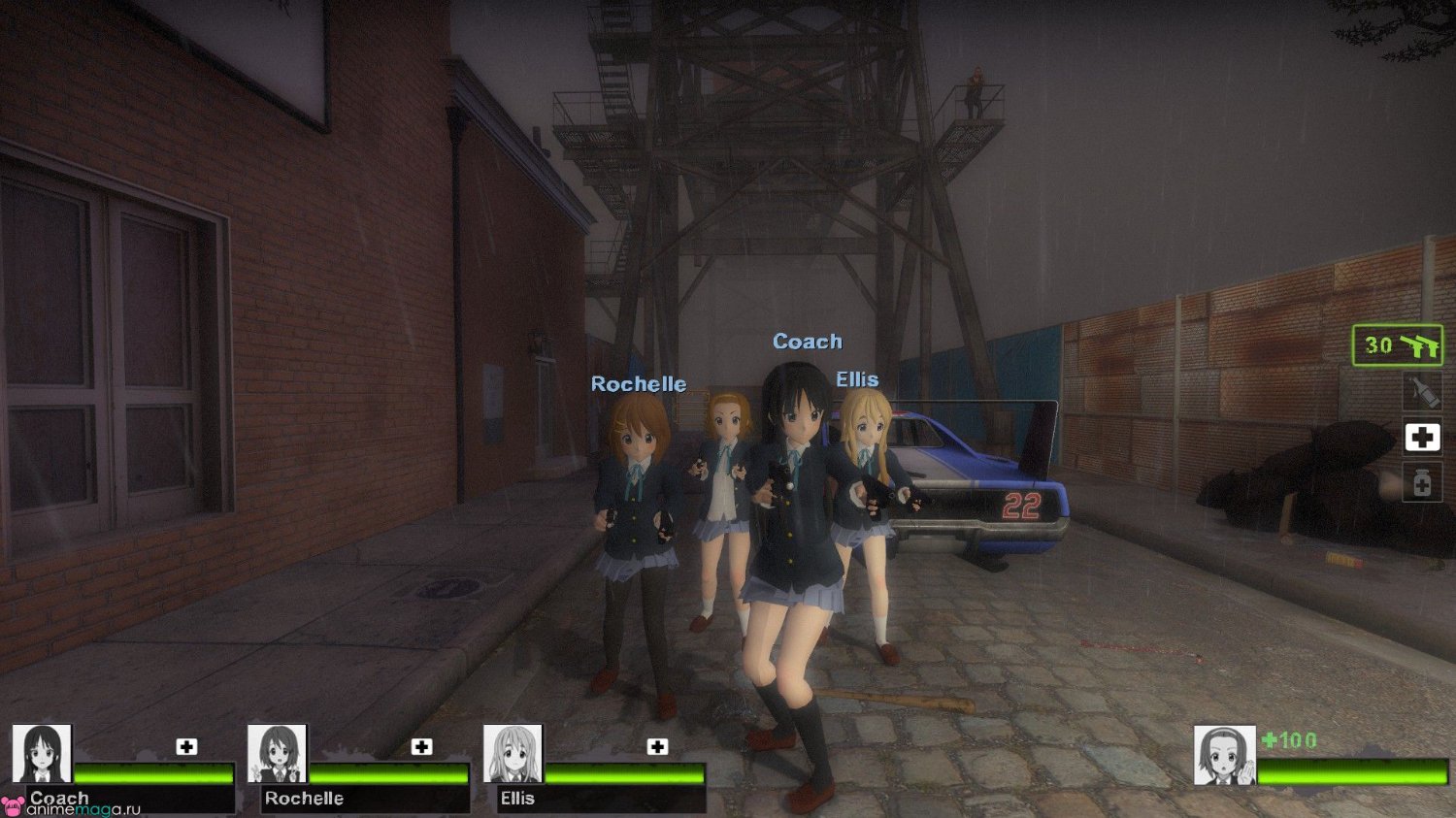Click the medkit icon above Rochelle's health bar
1456x818 pixels.
[x=421, y=746]
